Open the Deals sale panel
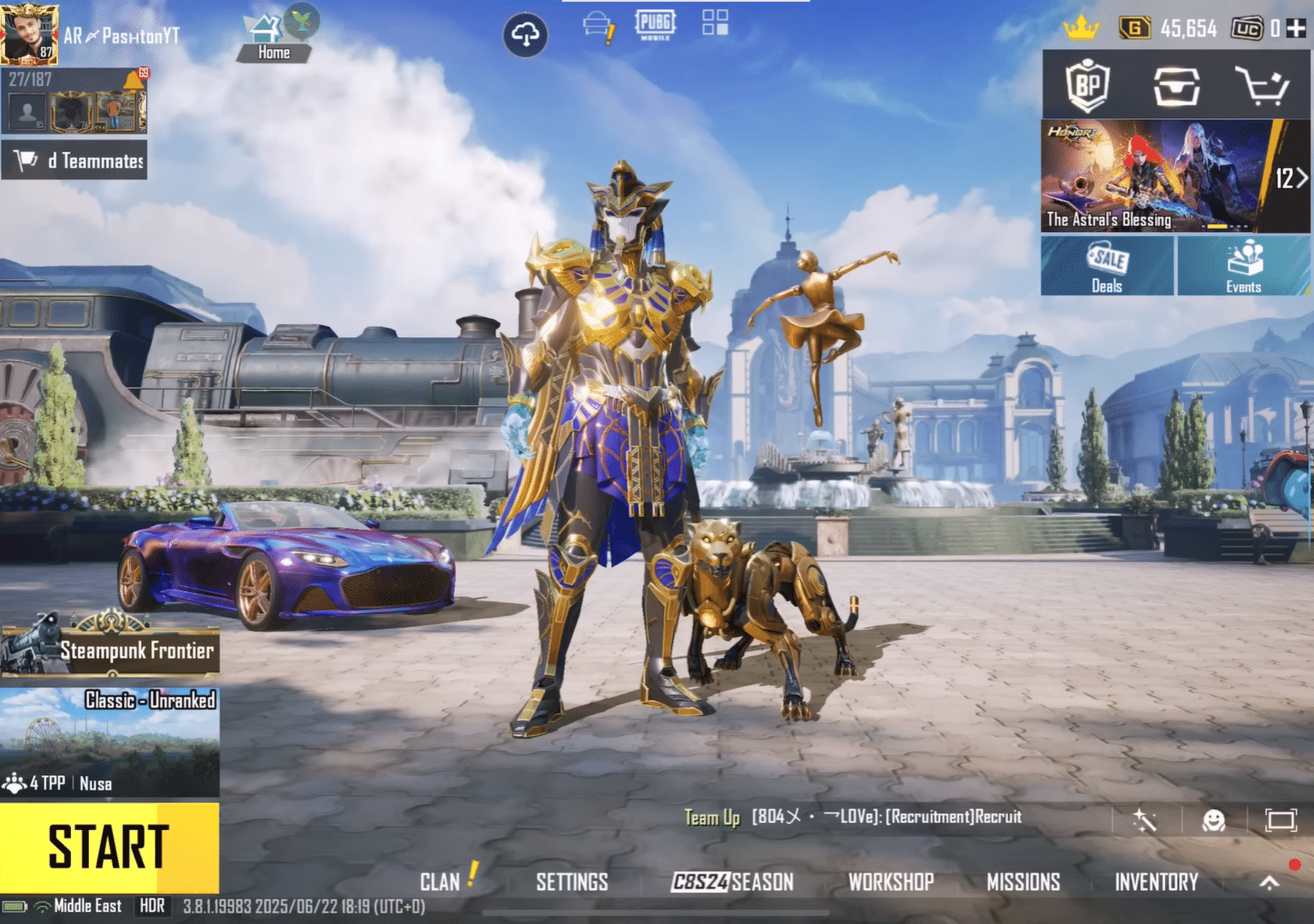Image resolution: width=1314 pixels, height=924 pixels. pos(1107,266)
